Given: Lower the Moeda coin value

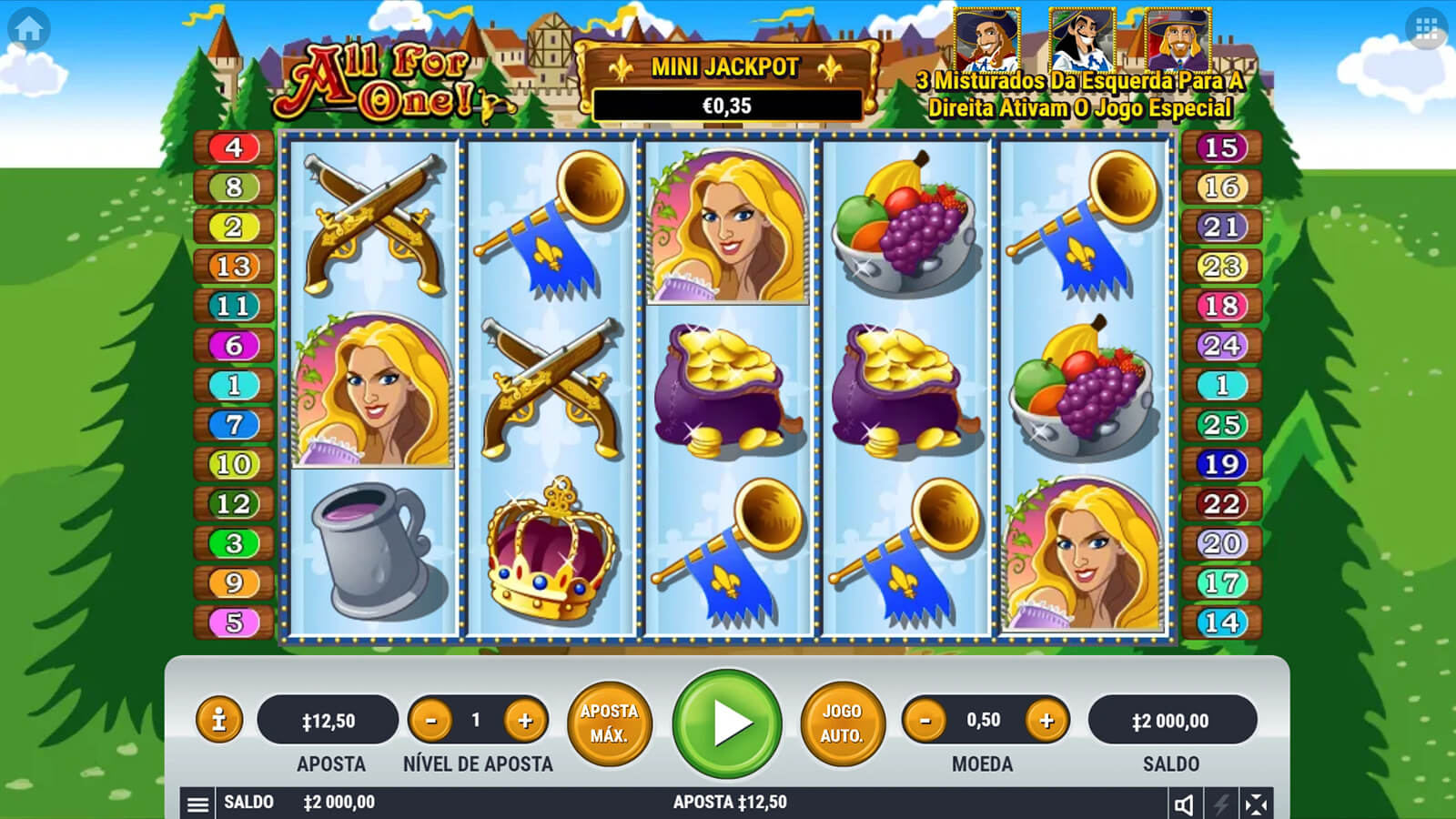Looking at the screenshot, I should (x=925, y=721).
